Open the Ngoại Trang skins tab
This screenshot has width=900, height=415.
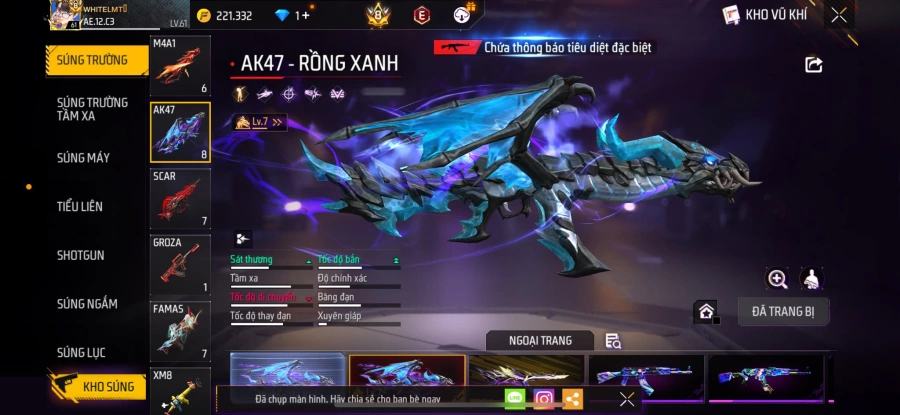pos(540,341)
